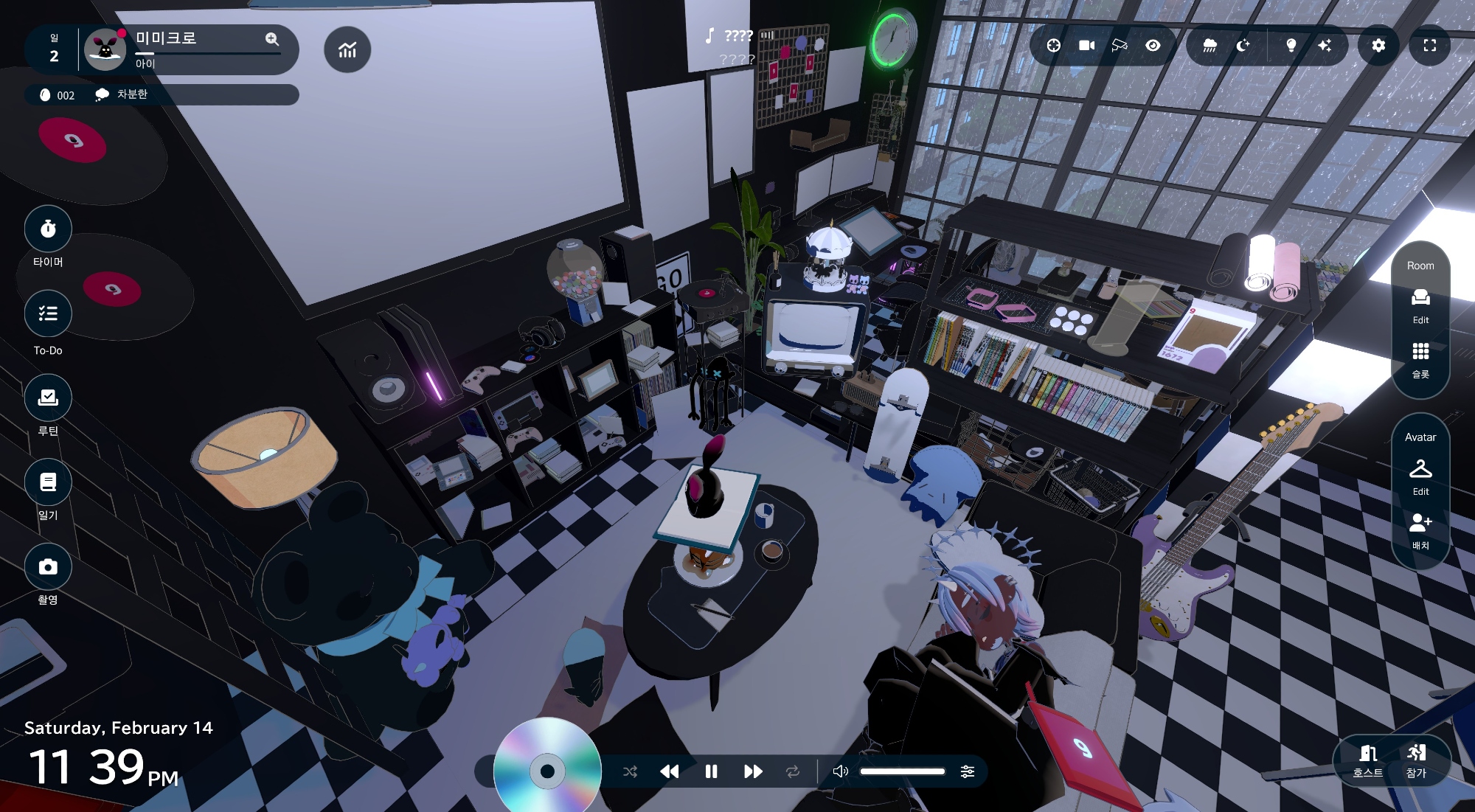The image size is (1475, 812).
Task: Open the Routine (루틴) panel
Action: [48, 398]
